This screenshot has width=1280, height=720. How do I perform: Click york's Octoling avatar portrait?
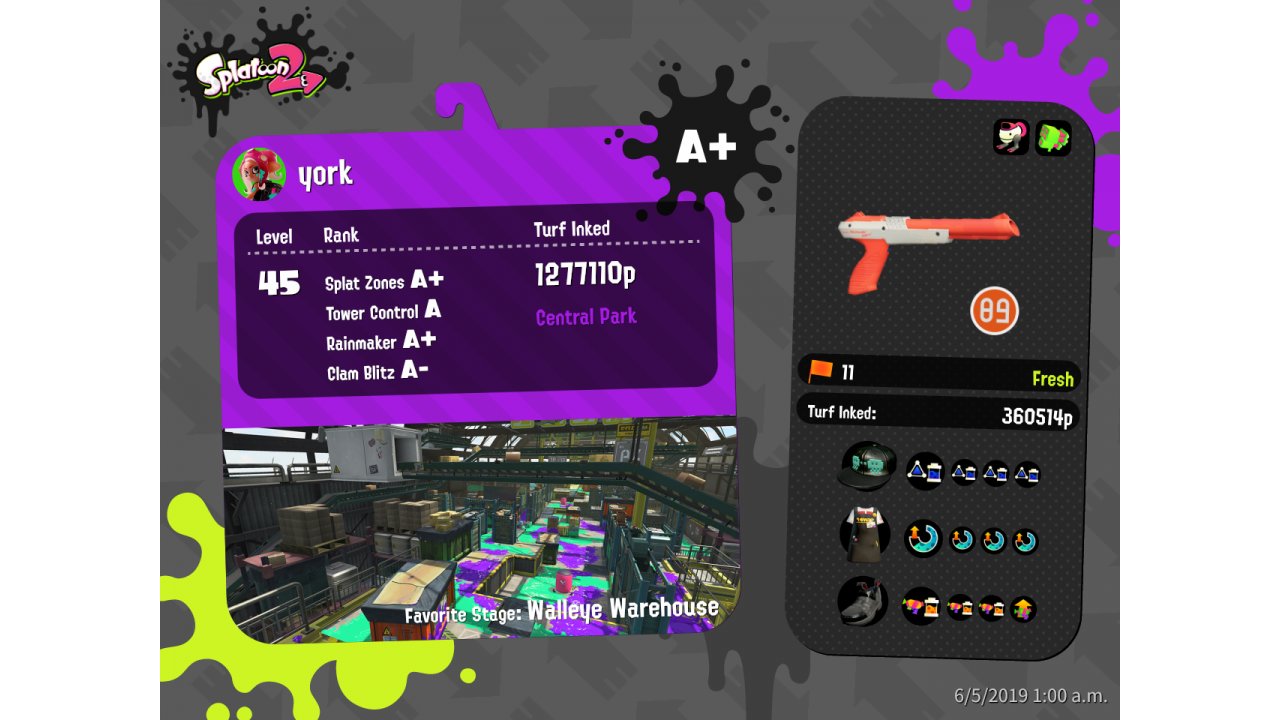pos(259,175)
